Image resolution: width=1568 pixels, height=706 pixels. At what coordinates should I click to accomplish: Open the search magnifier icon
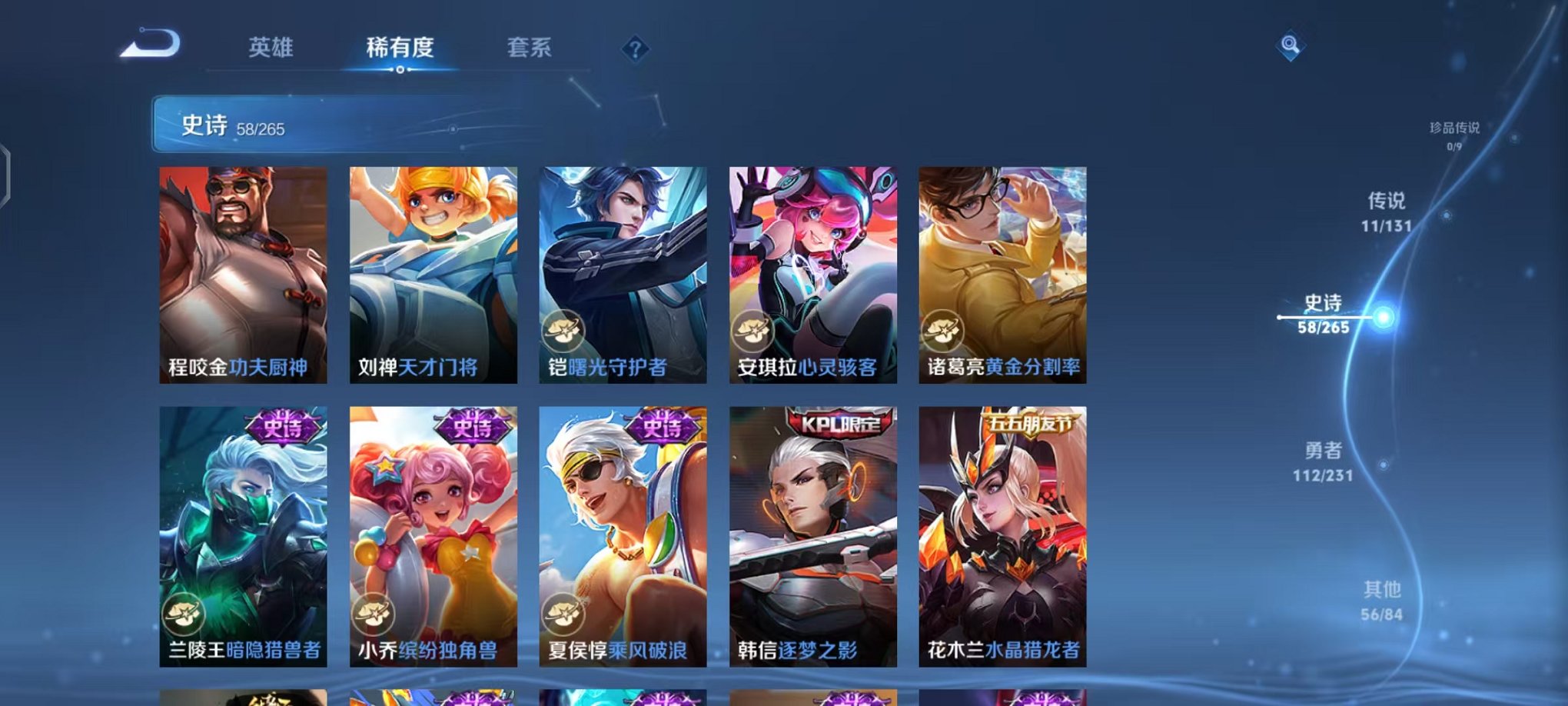pyautogui.click(x=1291, y=46)
